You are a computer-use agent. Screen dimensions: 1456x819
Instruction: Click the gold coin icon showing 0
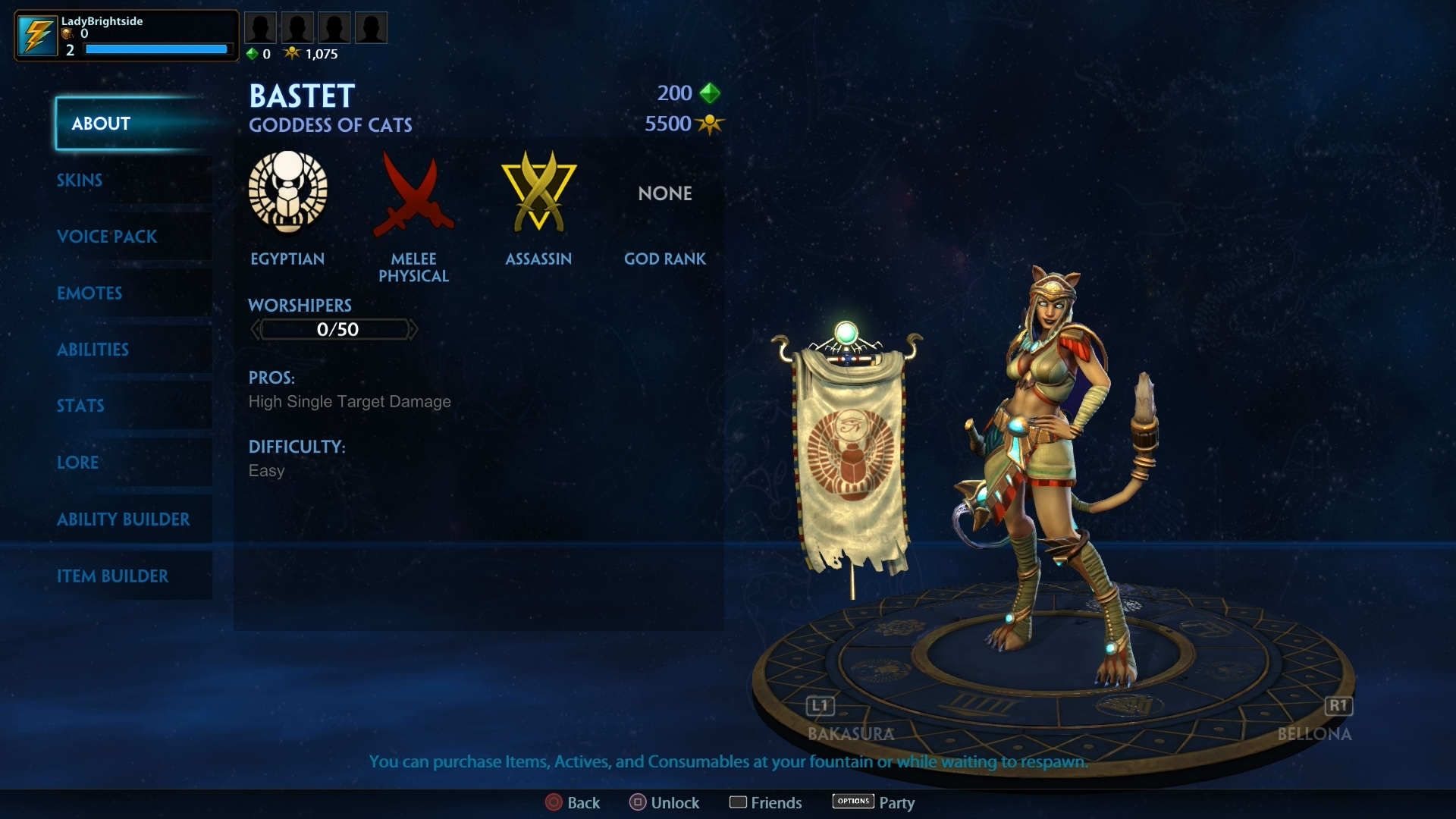pyautogui.click(x=67, y=34)
